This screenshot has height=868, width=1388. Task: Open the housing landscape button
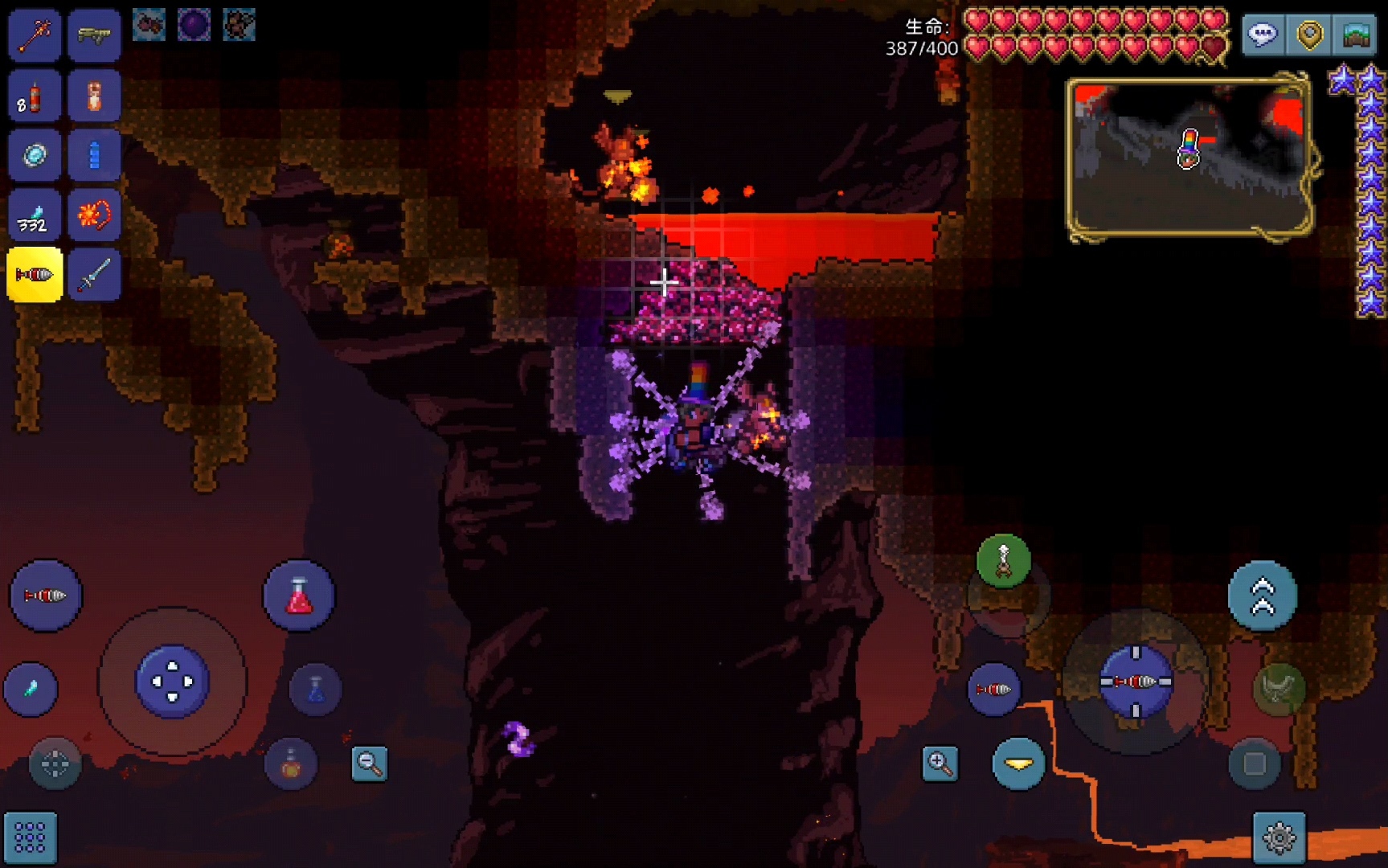pos(1357,35)
